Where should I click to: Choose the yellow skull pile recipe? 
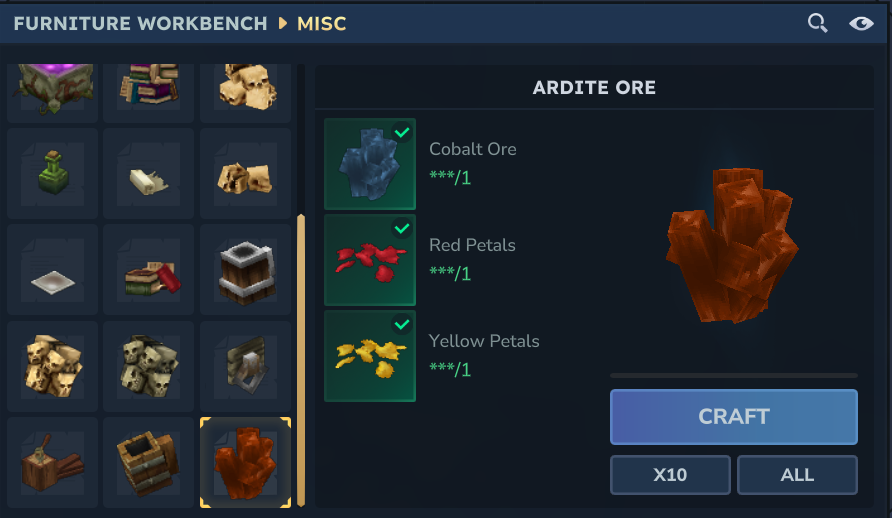[x=53, y=366]
